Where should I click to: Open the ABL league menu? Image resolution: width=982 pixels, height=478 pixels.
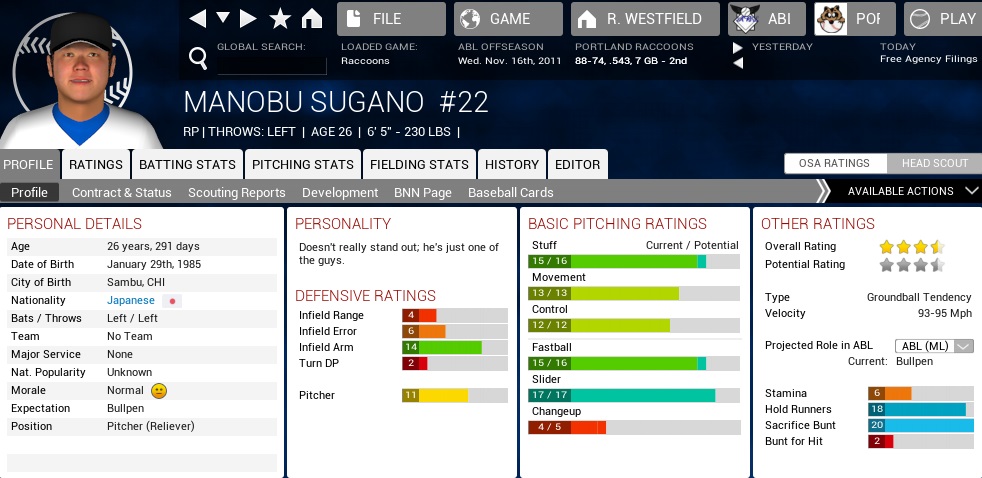(x=764, y=19)
